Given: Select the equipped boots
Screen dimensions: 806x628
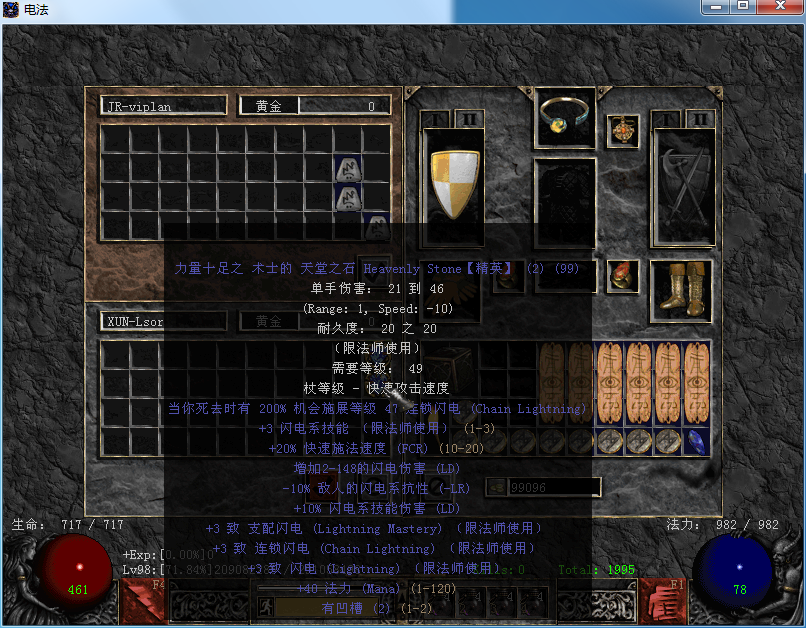Looking at the screenshot, I should [681, 287].
